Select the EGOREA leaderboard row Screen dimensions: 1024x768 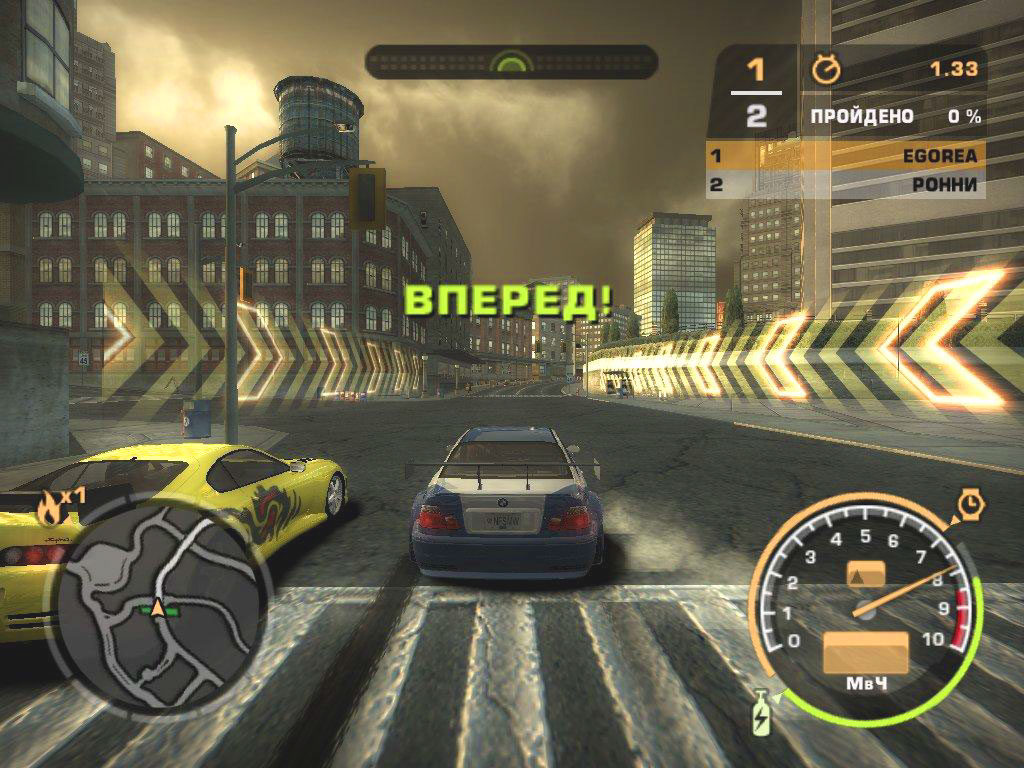(x=845, y=156)
